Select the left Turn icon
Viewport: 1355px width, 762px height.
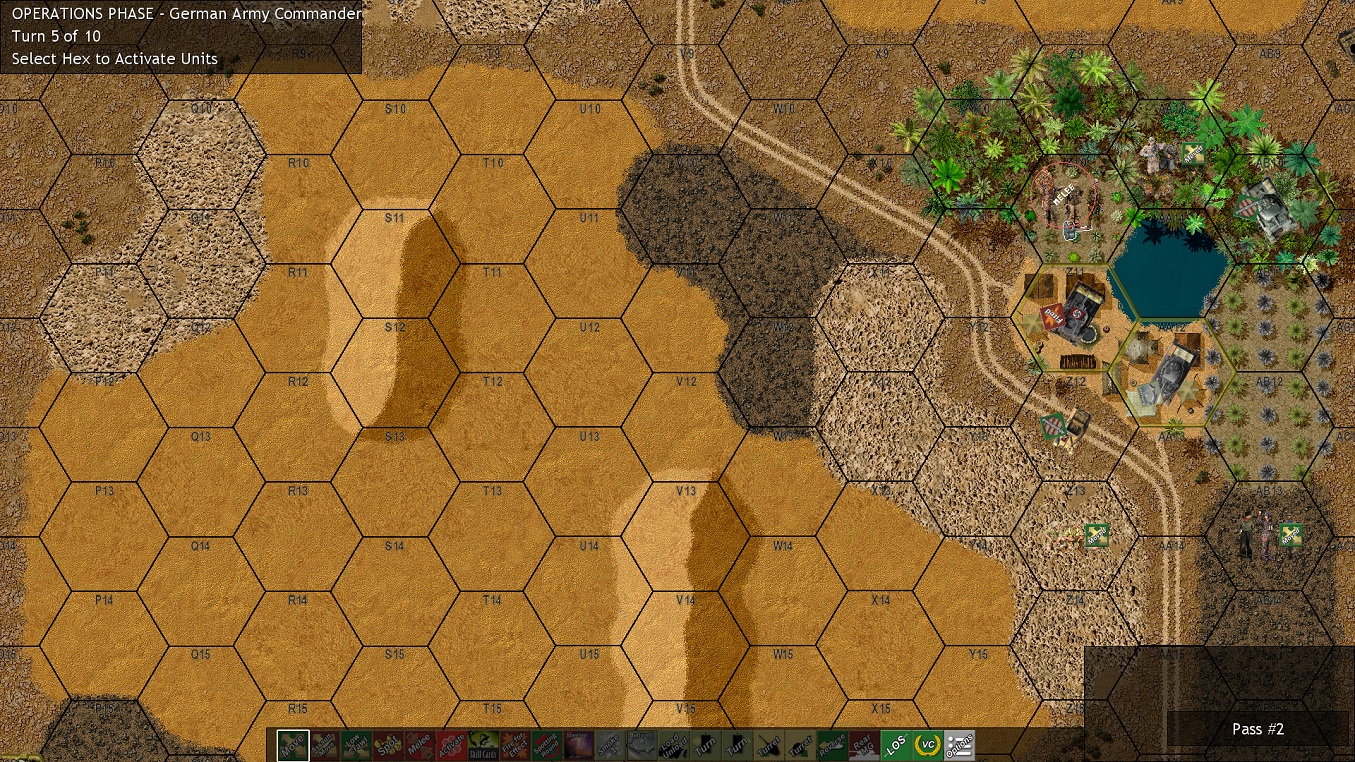703,745
